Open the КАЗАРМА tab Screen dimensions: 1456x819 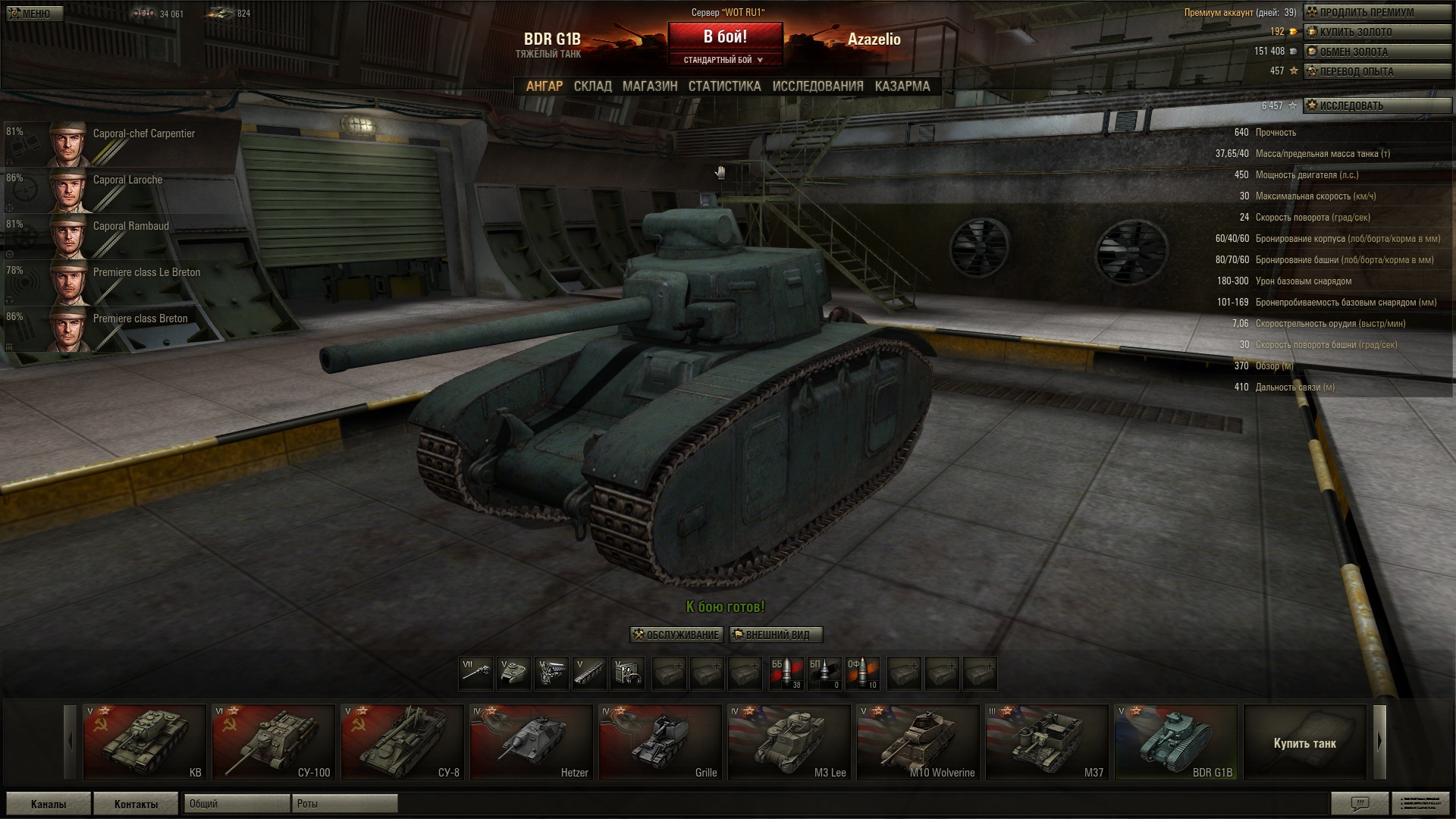click(x=902, y=86)
